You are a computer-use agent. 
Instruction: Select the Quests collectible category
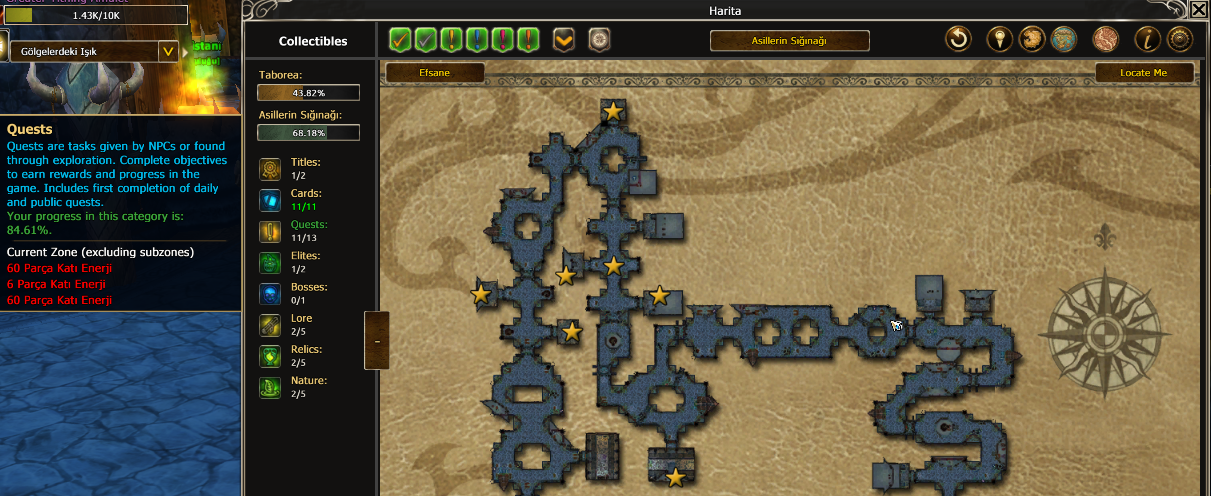coord(270,231)
